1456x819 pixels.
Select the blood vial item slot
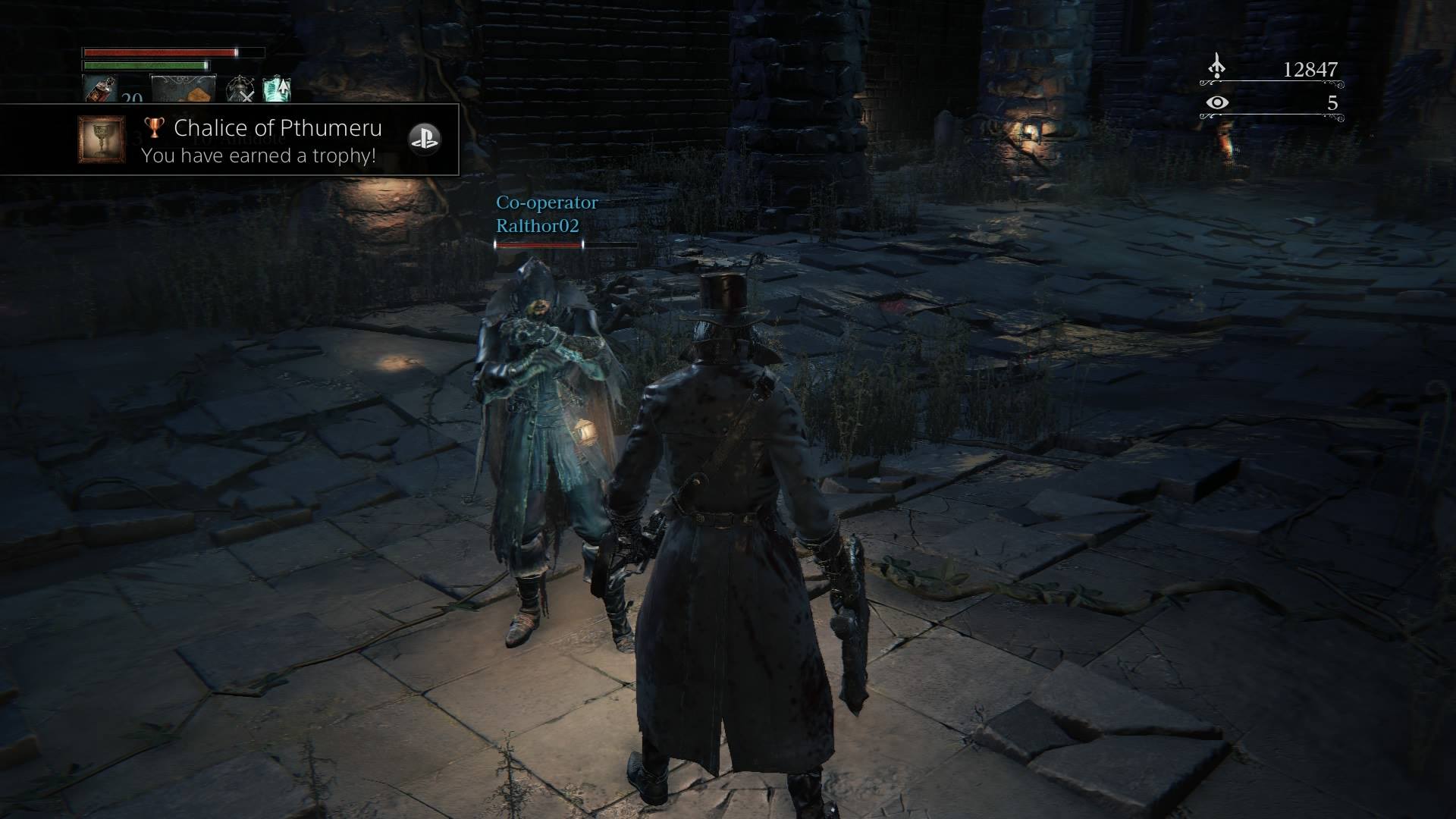click(x=99, y=89)
